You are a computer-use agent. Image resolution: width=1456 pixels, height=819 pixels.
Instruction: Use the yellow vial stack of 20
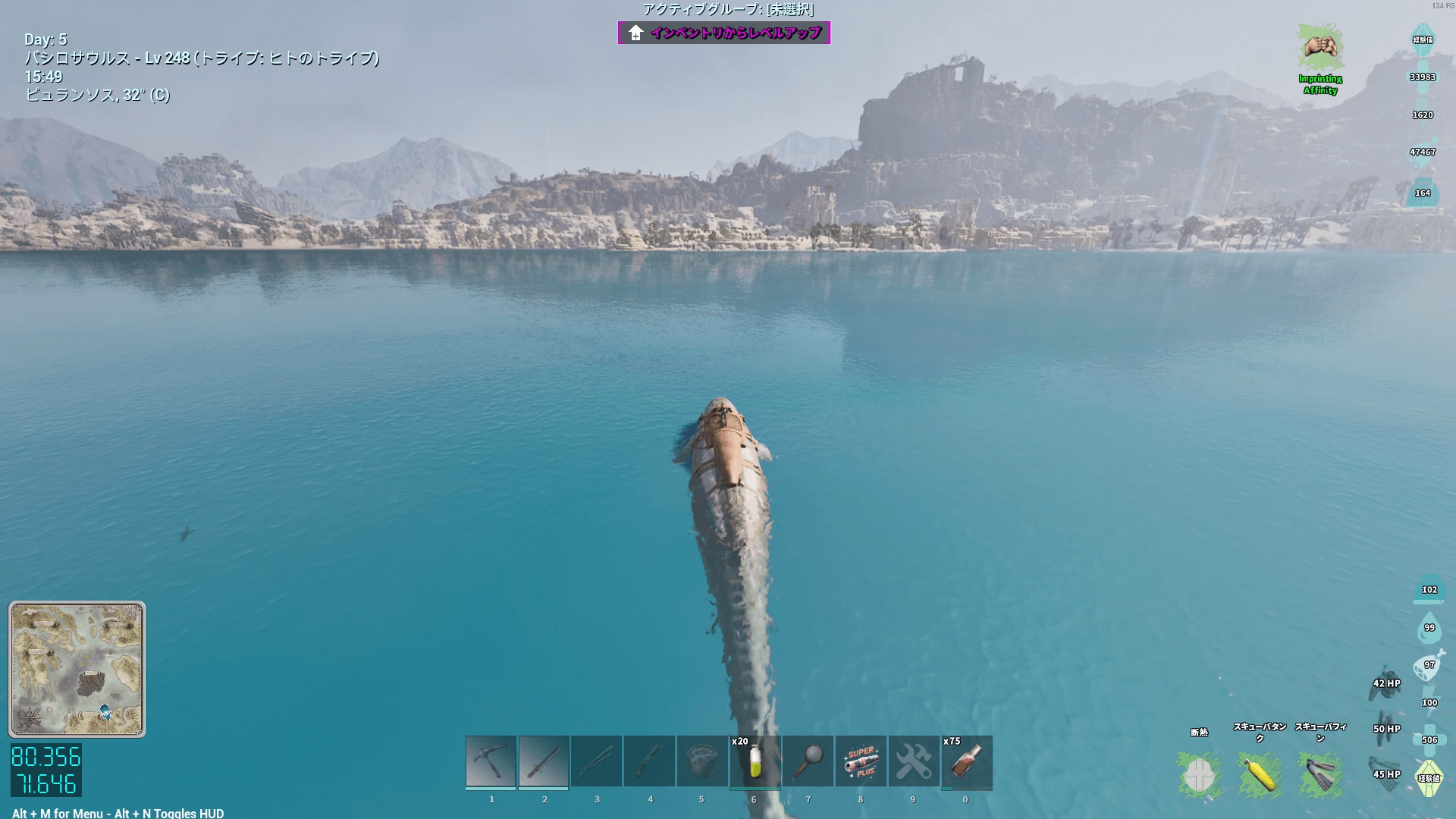(x=755, y=761)
